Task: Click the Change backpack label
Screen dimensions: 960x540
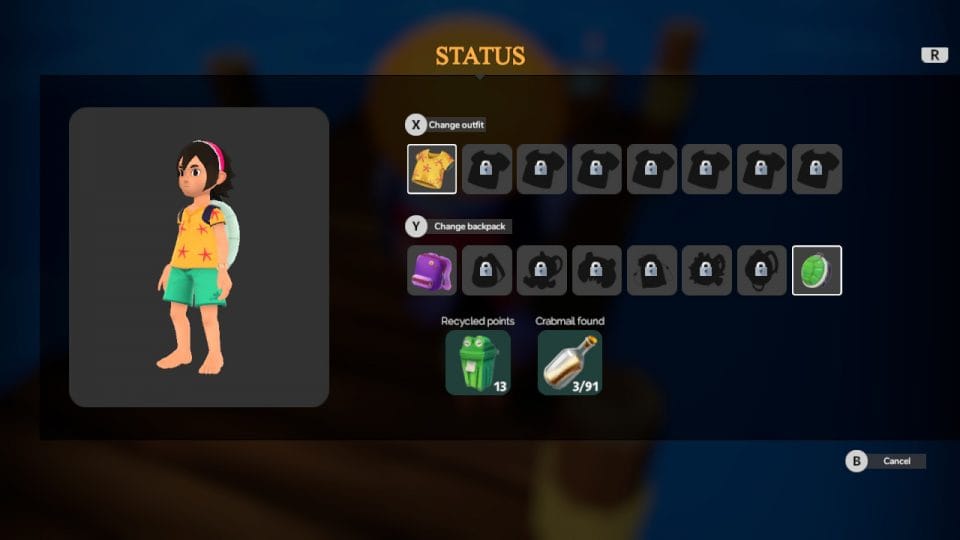Action: tap(470, 227)
